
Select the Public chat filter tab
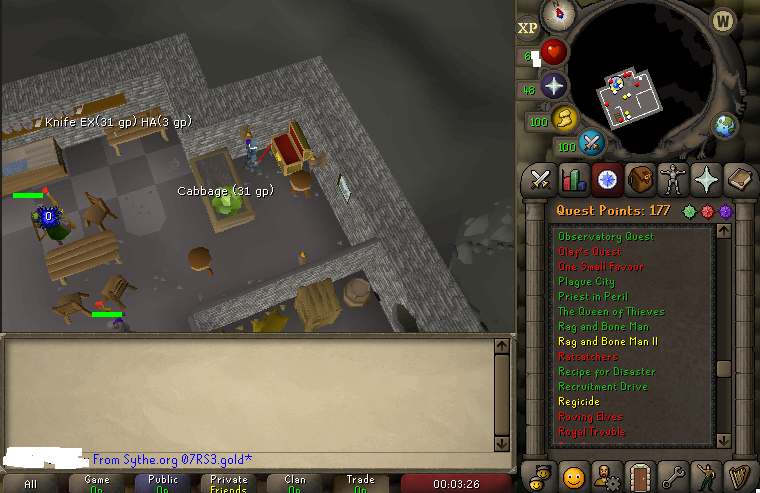[163, 483]
